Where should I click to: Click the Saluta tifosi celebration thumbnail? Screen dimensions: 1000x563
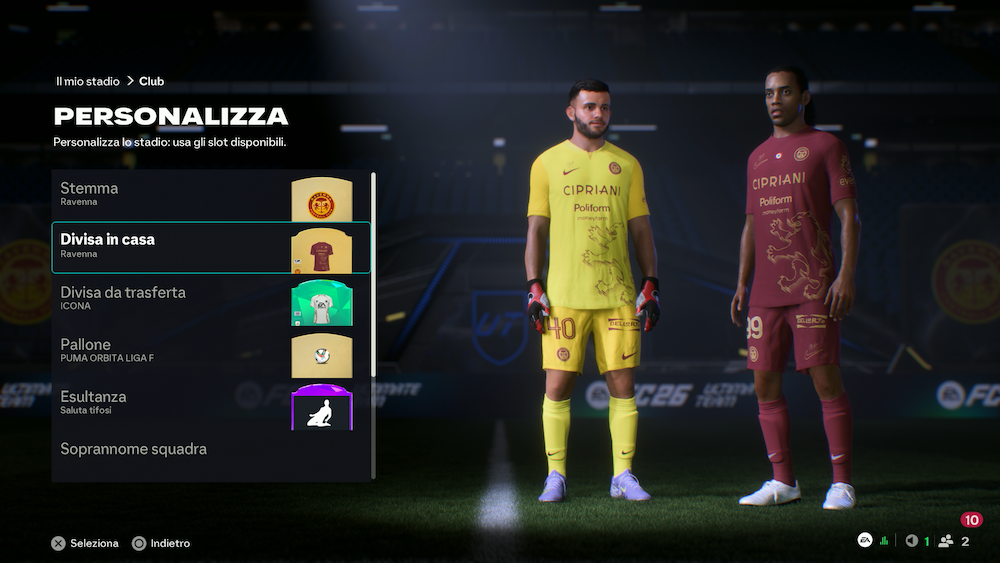pos(321,408)
